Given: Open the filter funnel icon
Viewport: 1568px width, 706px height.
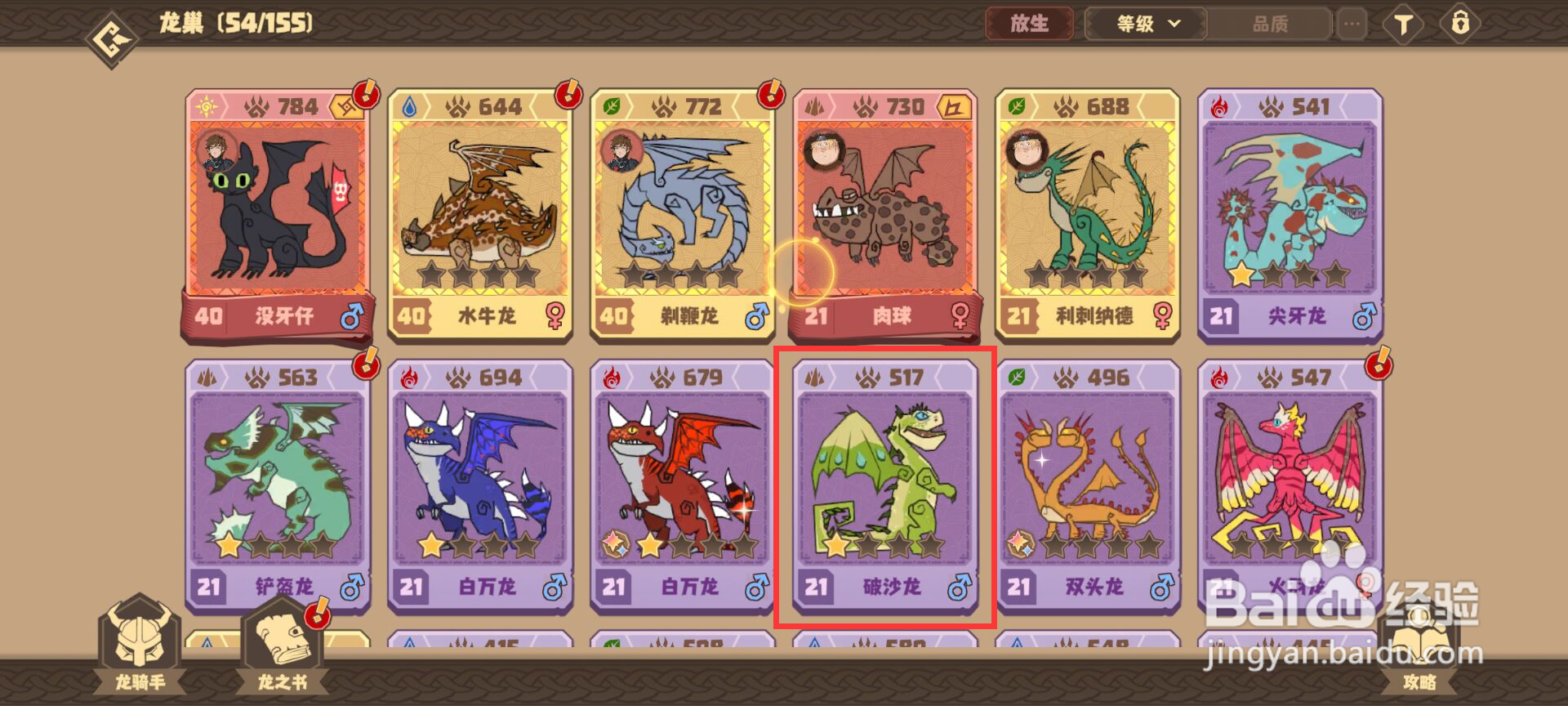Looking at the screenshot, I should pos(1405,25).
